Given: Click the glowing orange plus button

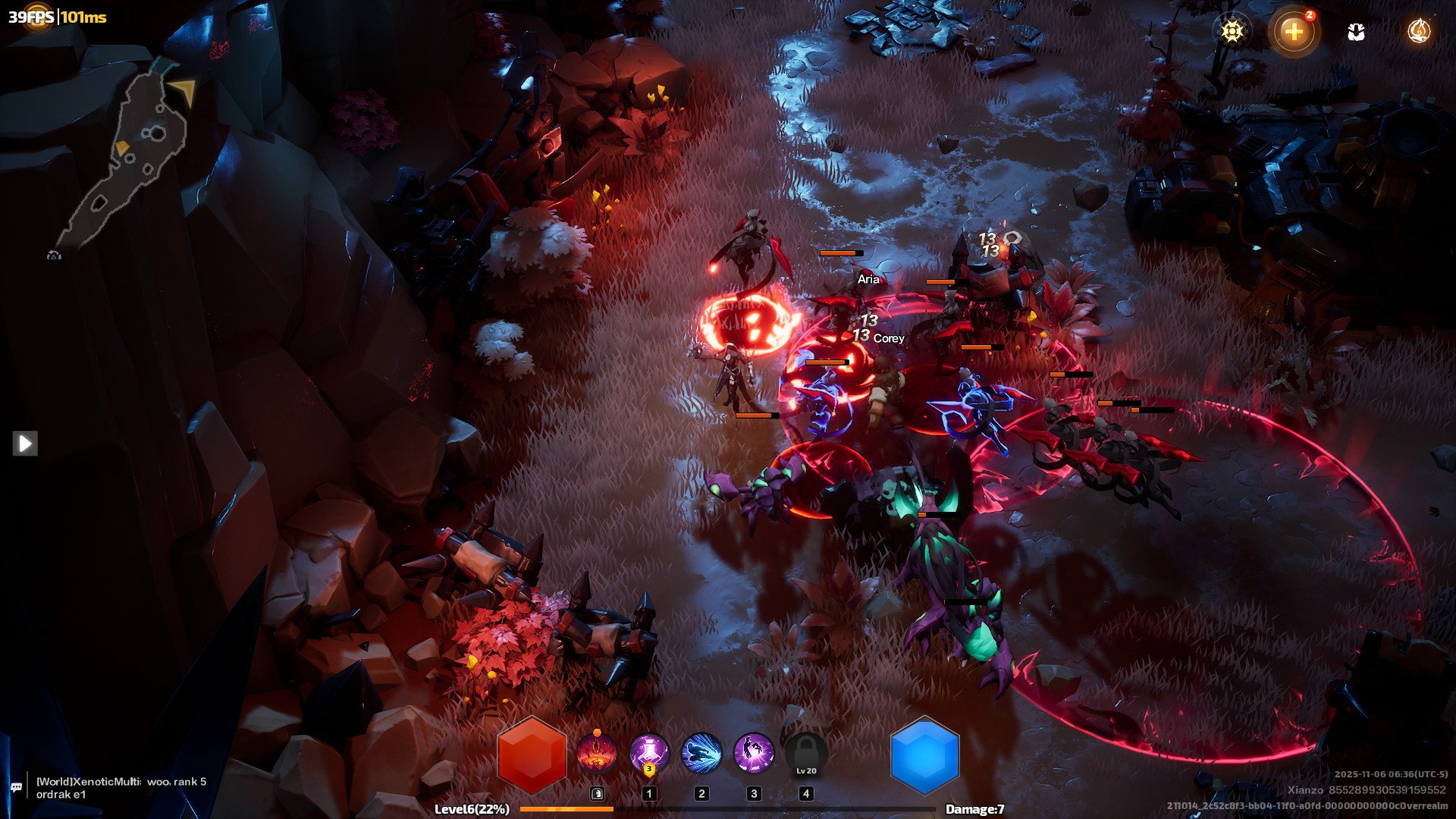Looking at the screenshot, I should click(x=1294, y=32).
